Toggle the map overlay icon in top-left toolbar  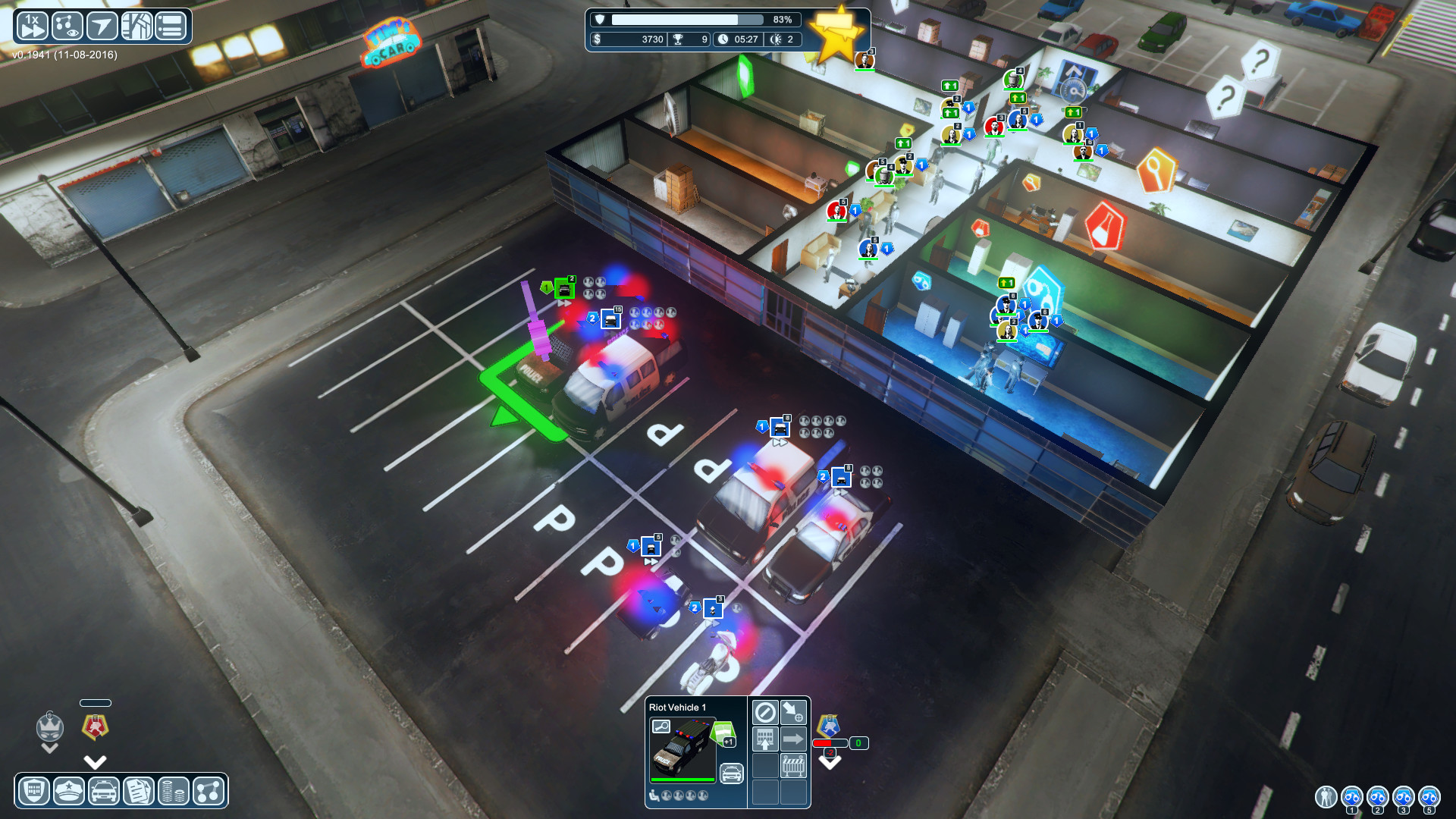[136, 25]
